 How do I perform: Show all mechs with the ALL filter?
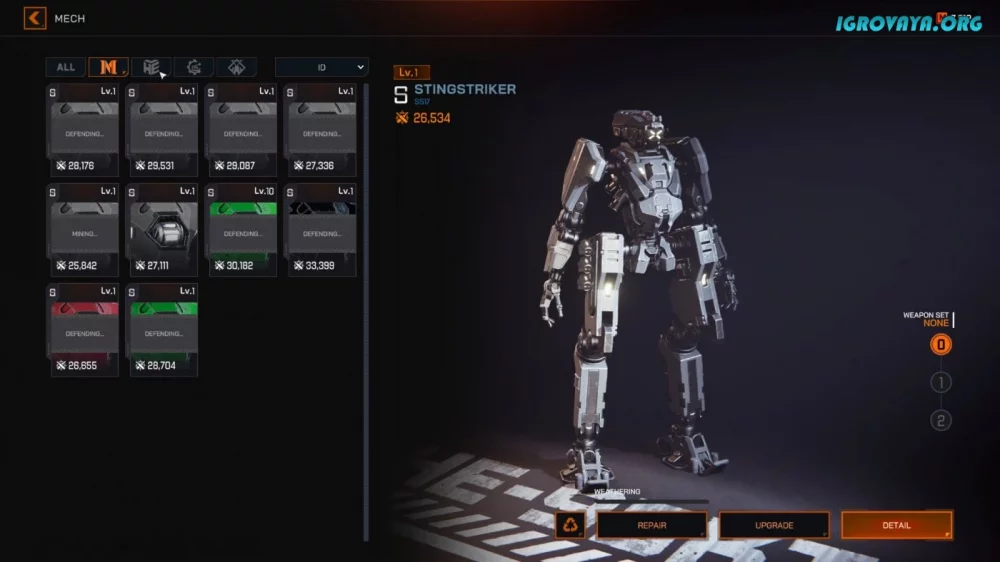click(65, 67)
